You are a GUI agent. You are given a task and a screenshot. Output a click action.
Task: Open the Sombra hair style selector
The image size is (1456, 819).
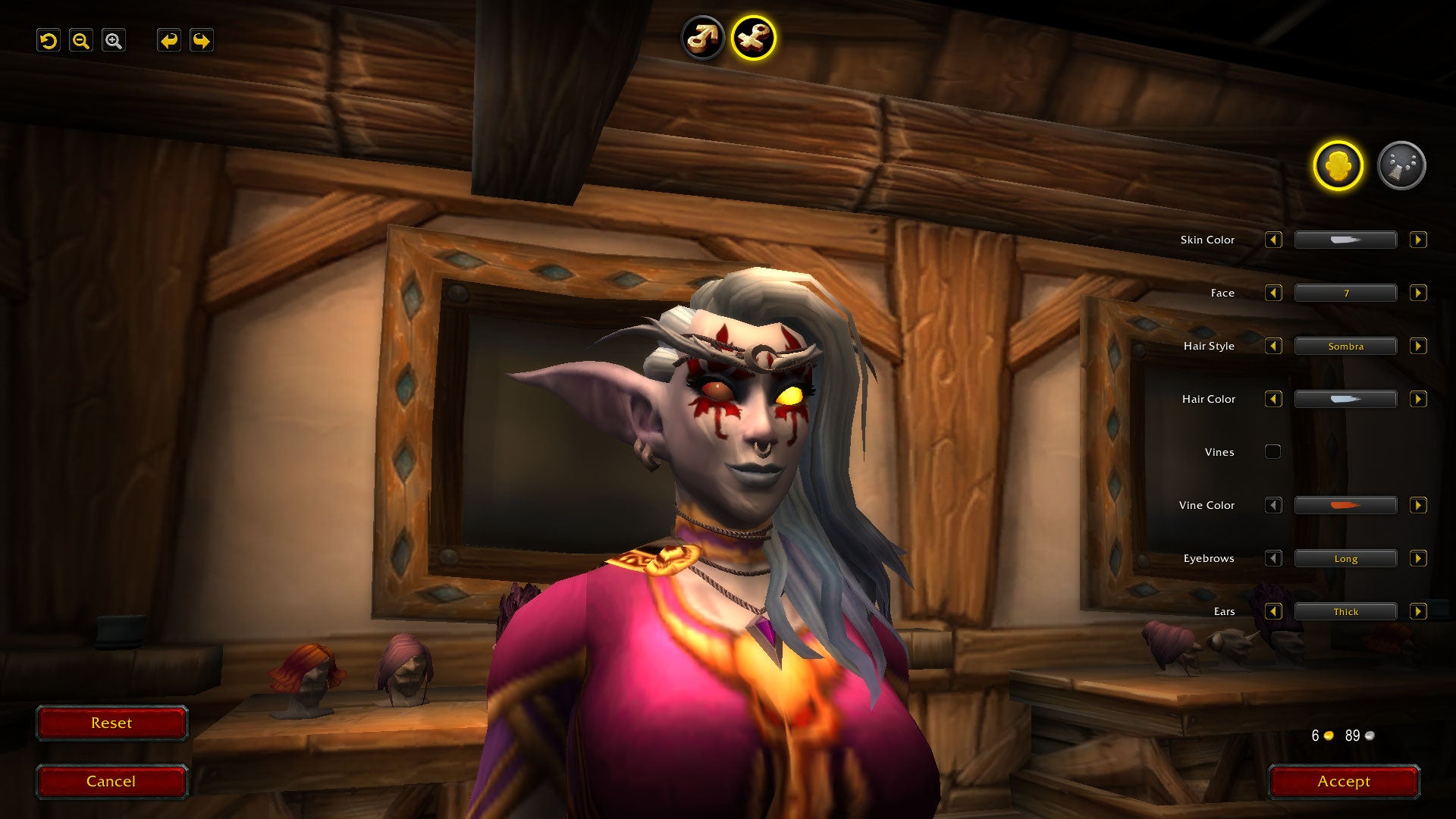(1345, 346)
